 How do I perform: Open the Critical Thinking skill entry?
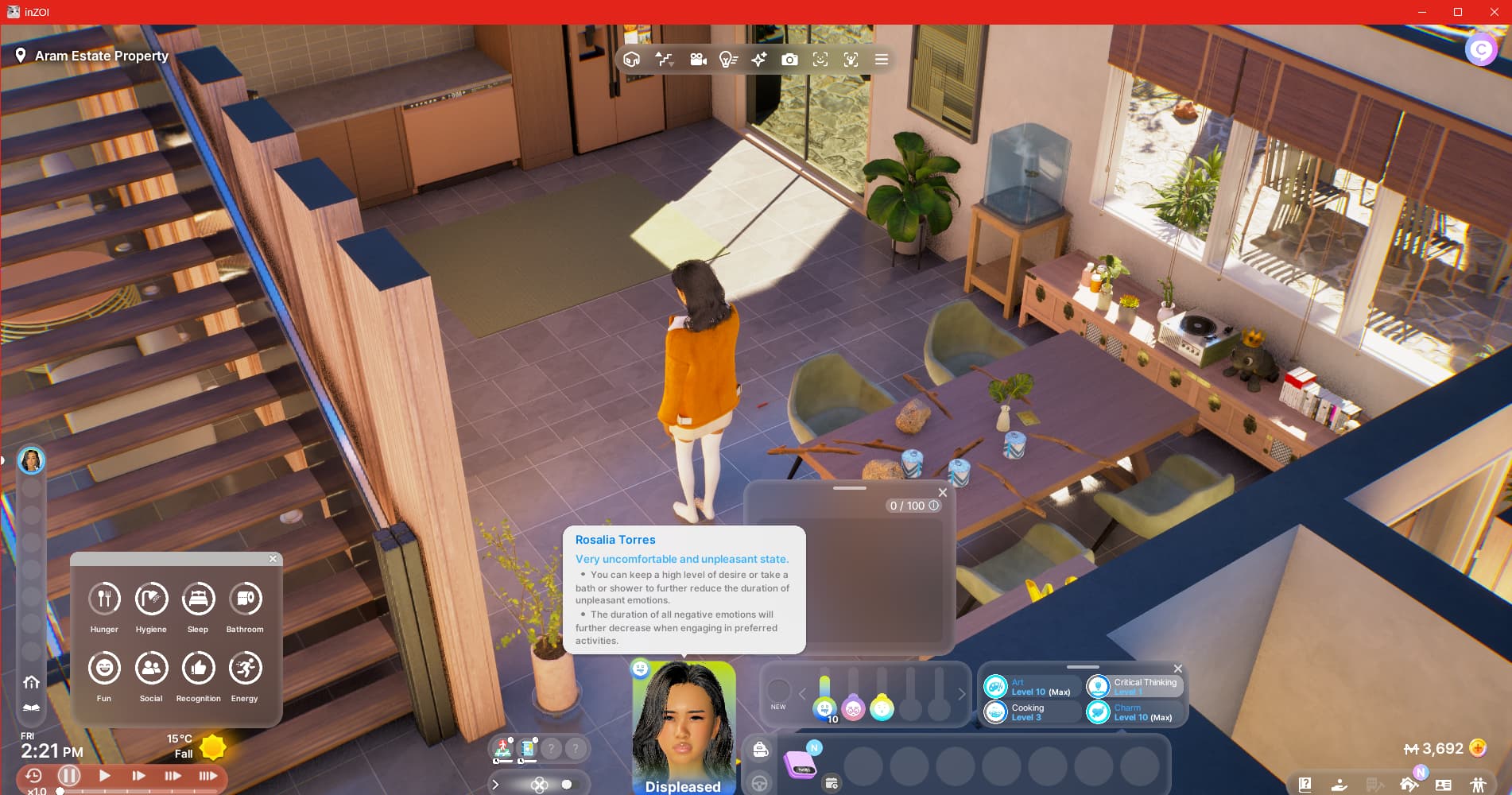coord(1135,686)
